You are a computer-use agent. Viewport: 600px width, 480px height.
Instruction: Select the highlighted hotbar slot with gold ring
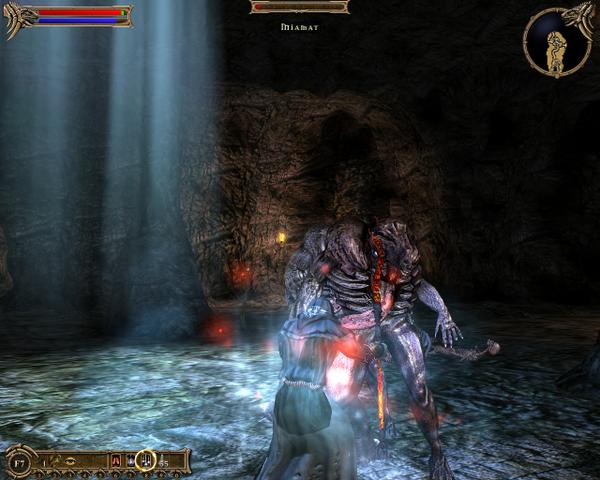pyautogui.click(x=145, y=460)
